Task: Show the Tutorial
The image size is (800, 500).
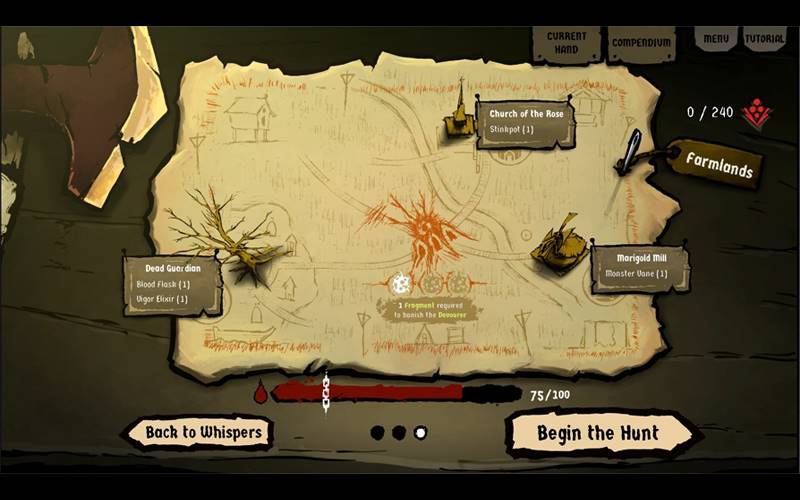Action: pos(764,38)
